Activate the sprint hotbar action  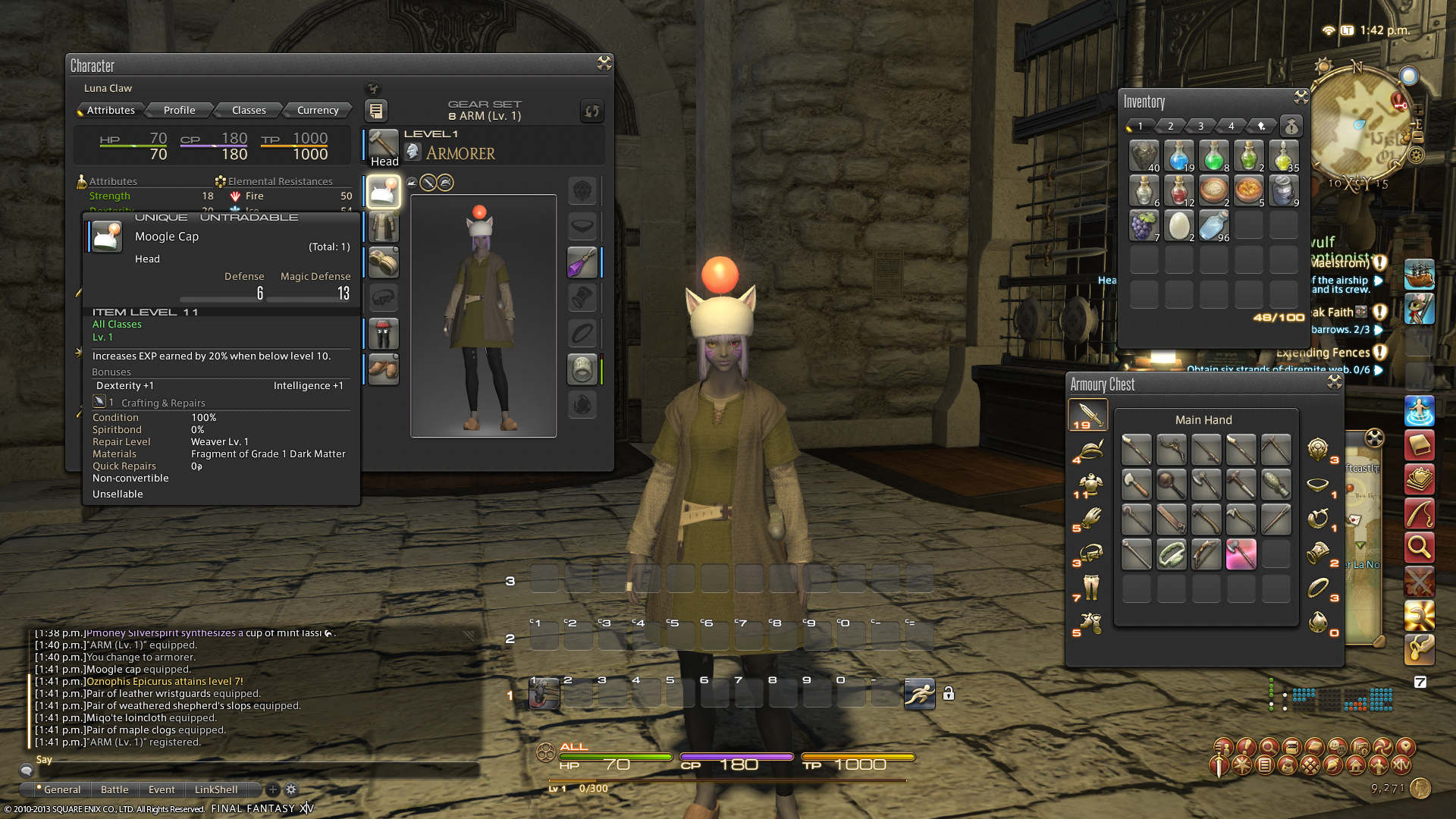[919, 693]
